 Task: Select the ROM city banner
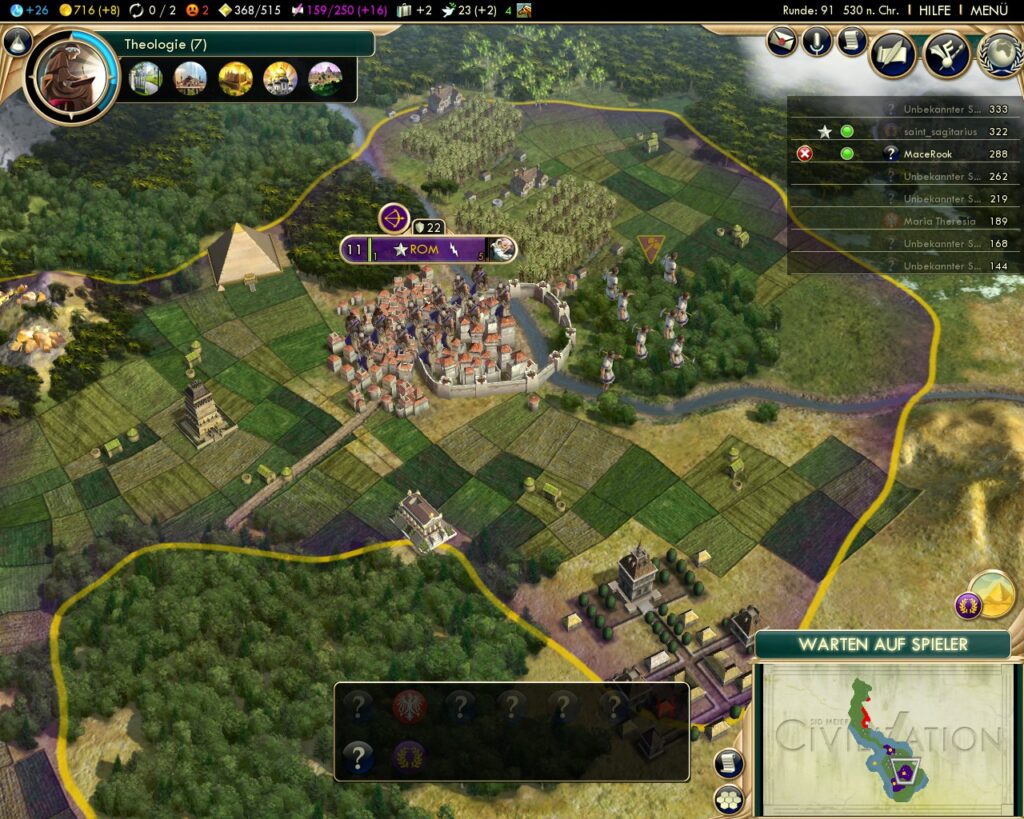coord(424,249)
